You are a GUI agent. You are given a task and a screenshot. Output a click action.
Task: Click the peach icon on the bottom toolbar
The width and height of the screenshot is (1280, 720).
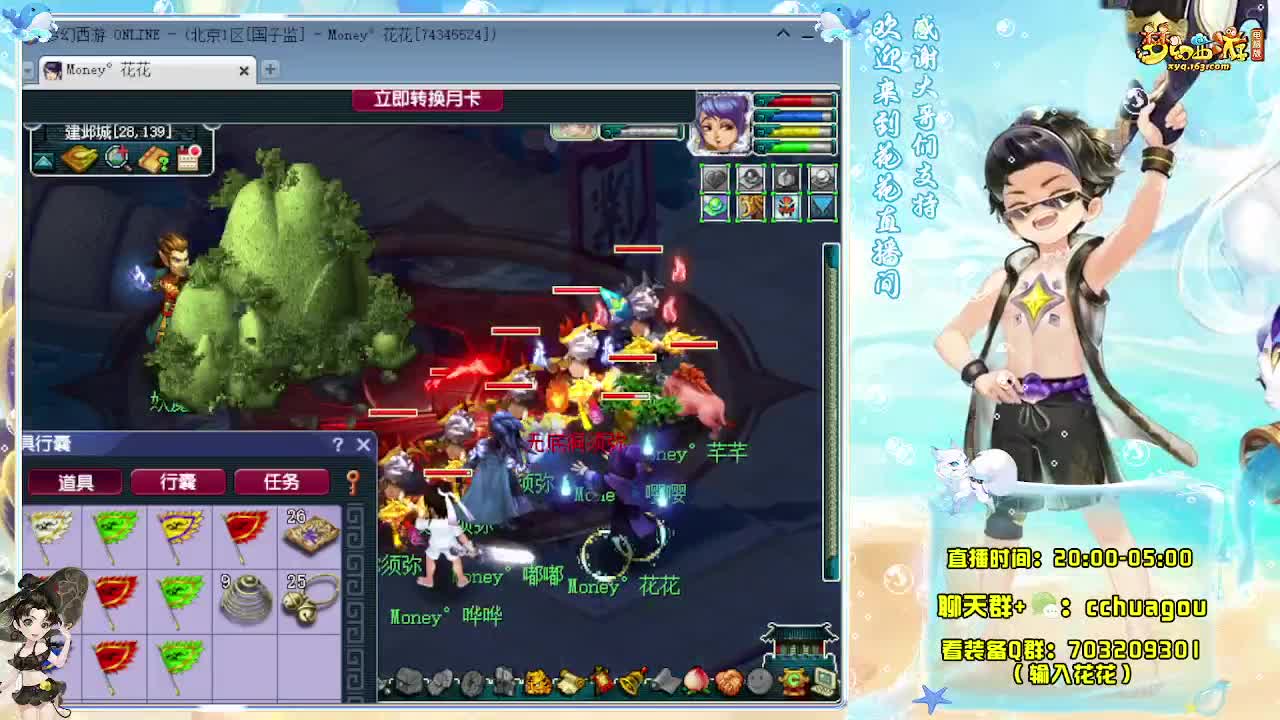click(x=696, y=681)
